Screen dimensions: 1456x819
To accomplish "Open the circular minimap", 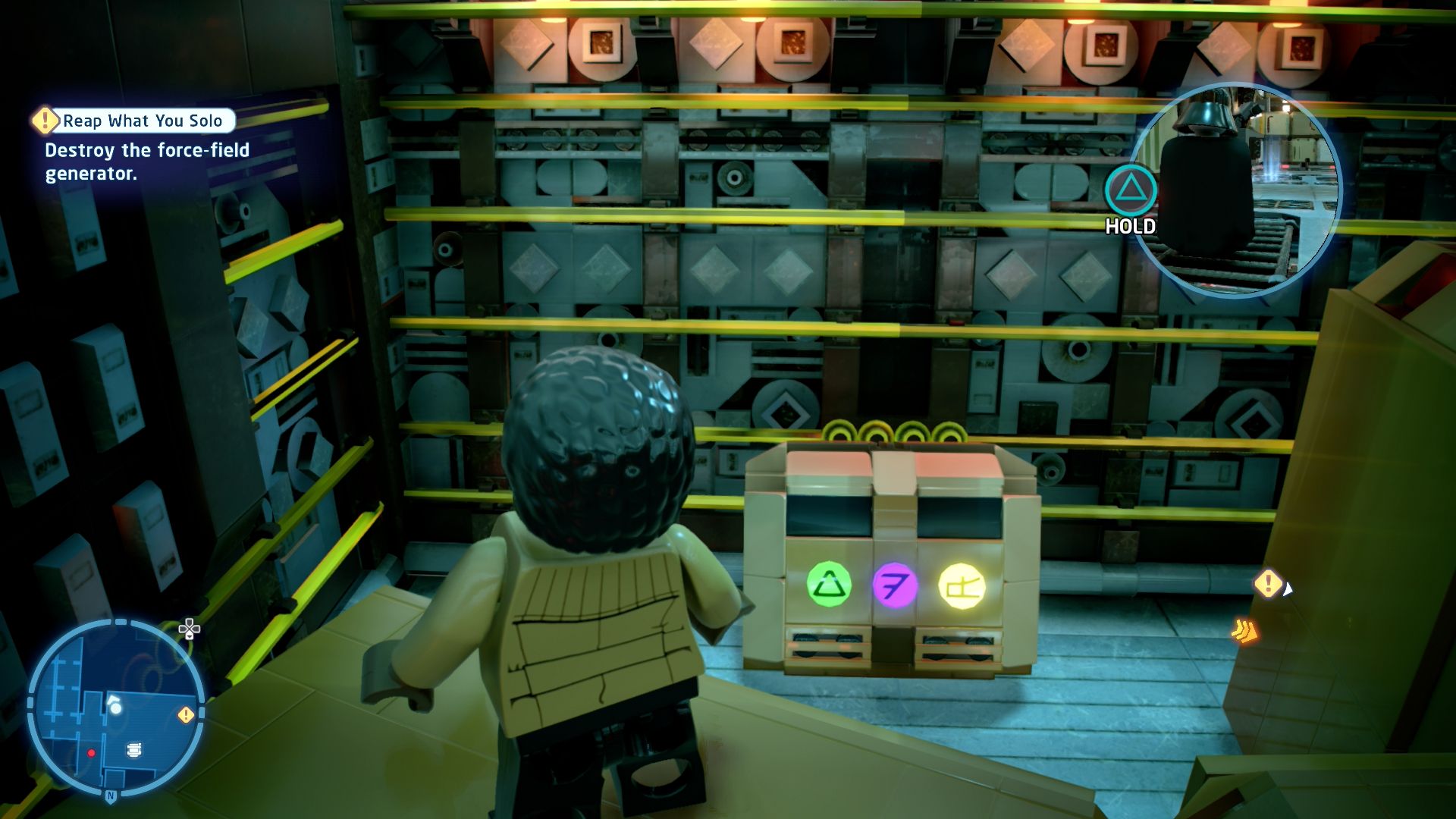I will 115,707.
